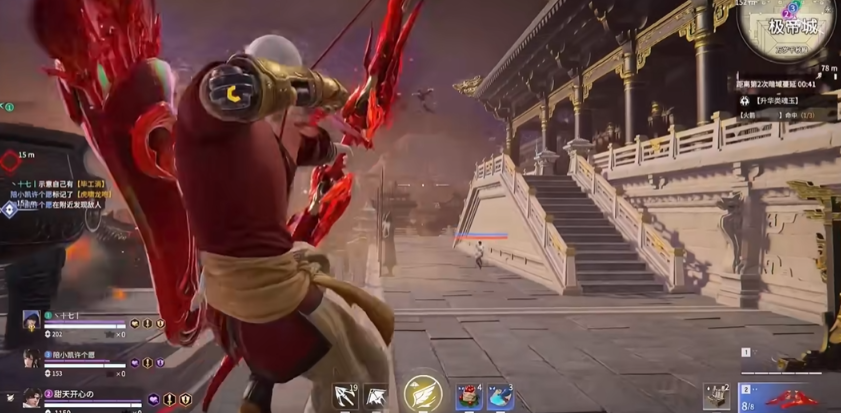Use the arrow skill with count 19
841x413 pixels.
346,397
